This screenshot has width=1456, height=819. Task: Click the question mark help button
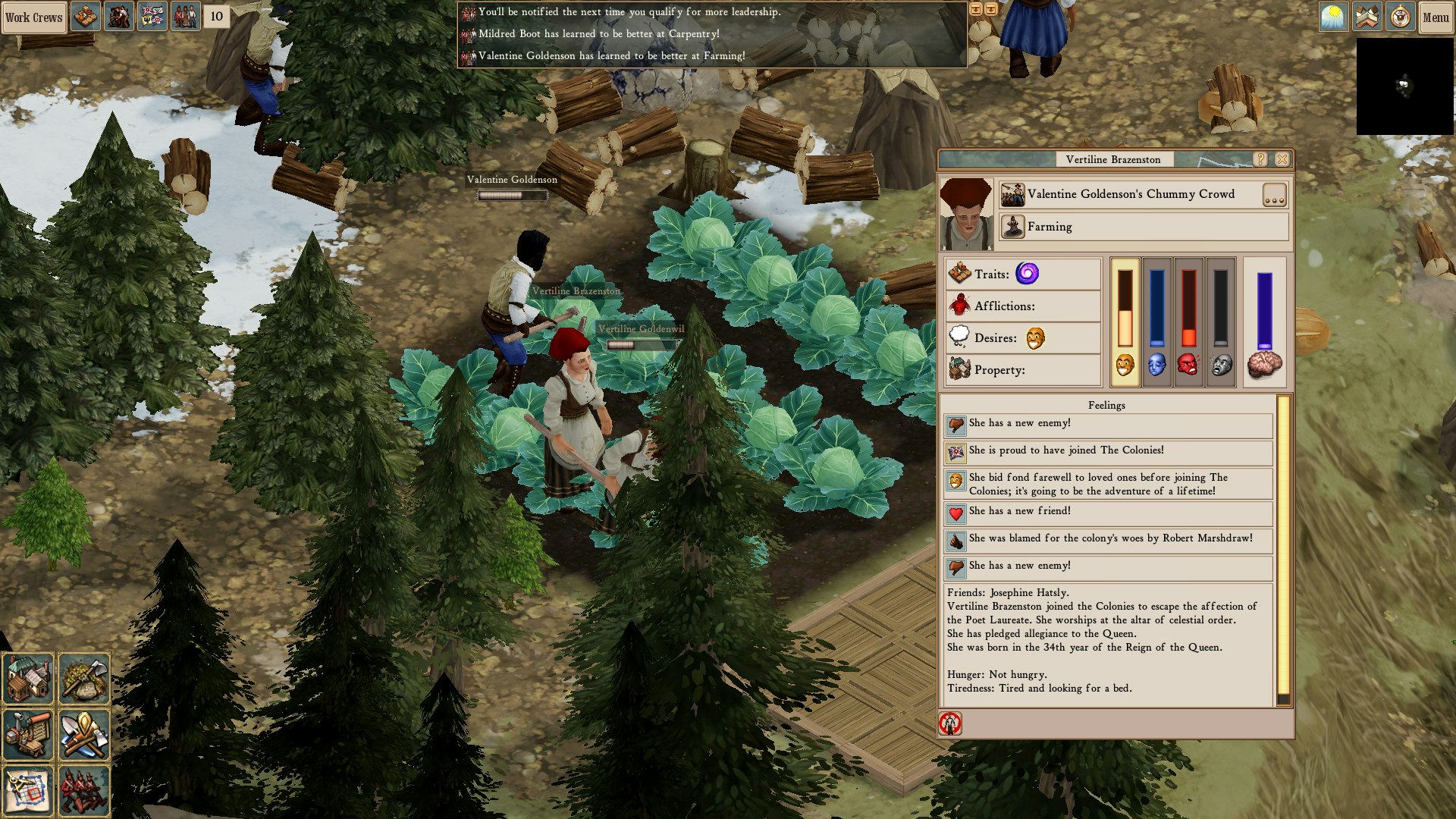(1260, 159)
